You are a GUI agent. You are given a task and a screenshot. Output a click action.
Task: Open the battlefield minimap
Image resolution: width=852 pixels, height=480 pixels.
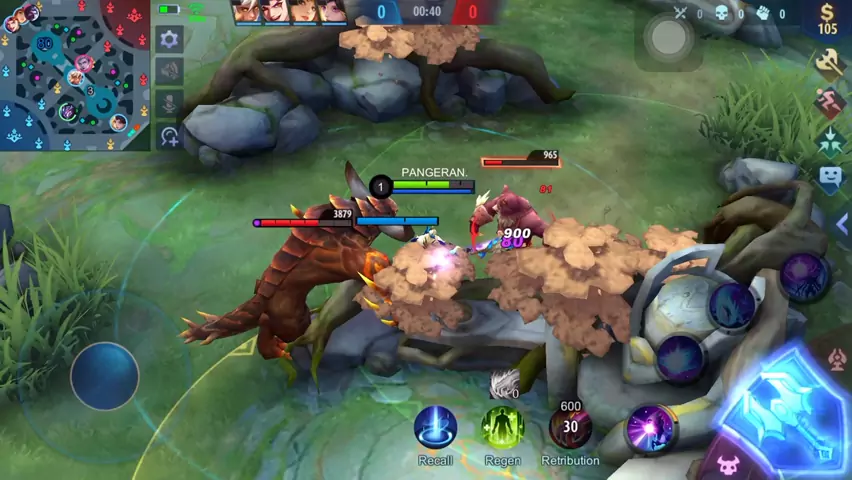pyautogui.click(x=75, y=75)
